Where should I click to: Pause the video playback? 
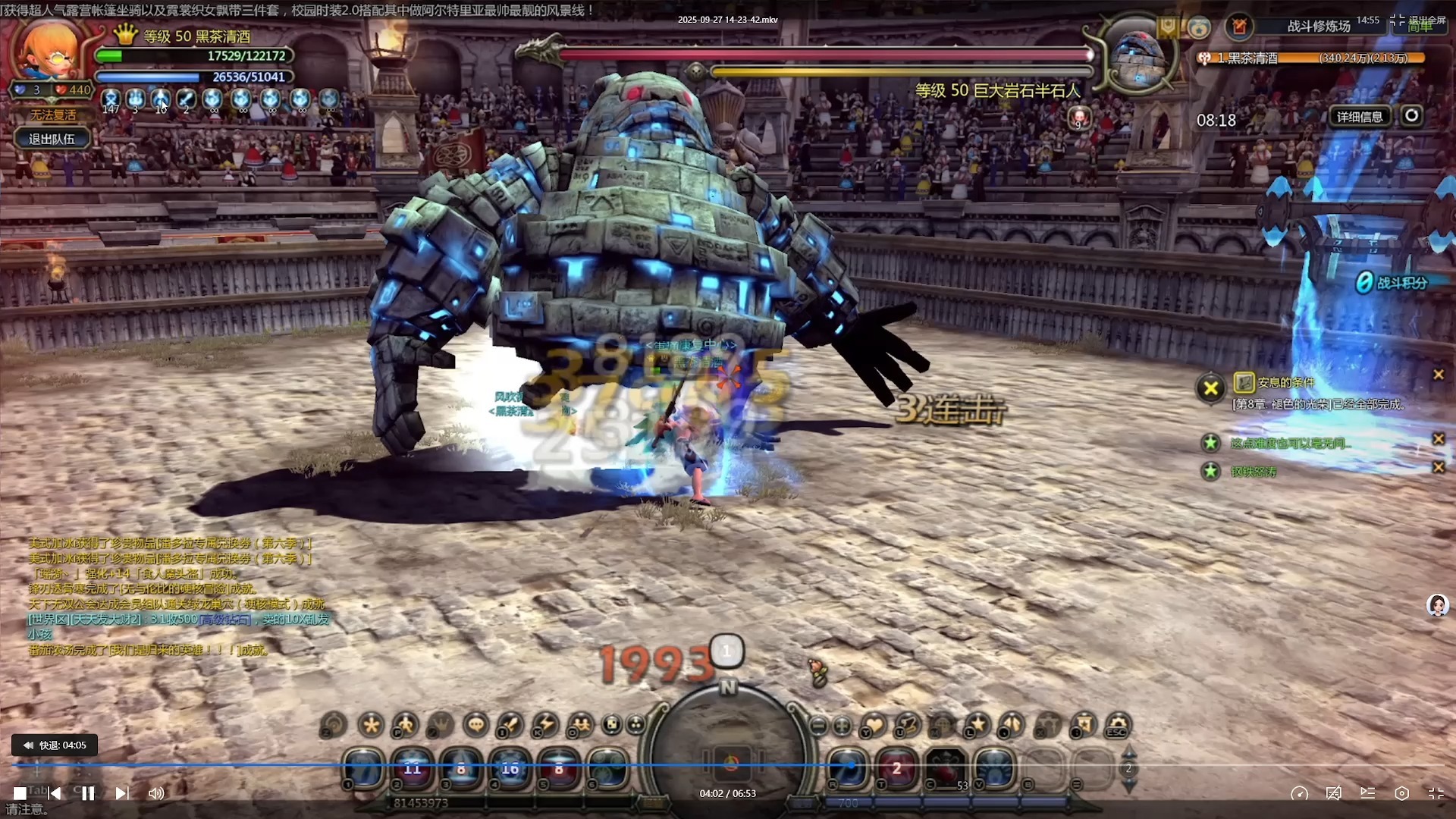pyautogui.click(x=88, y=793)
